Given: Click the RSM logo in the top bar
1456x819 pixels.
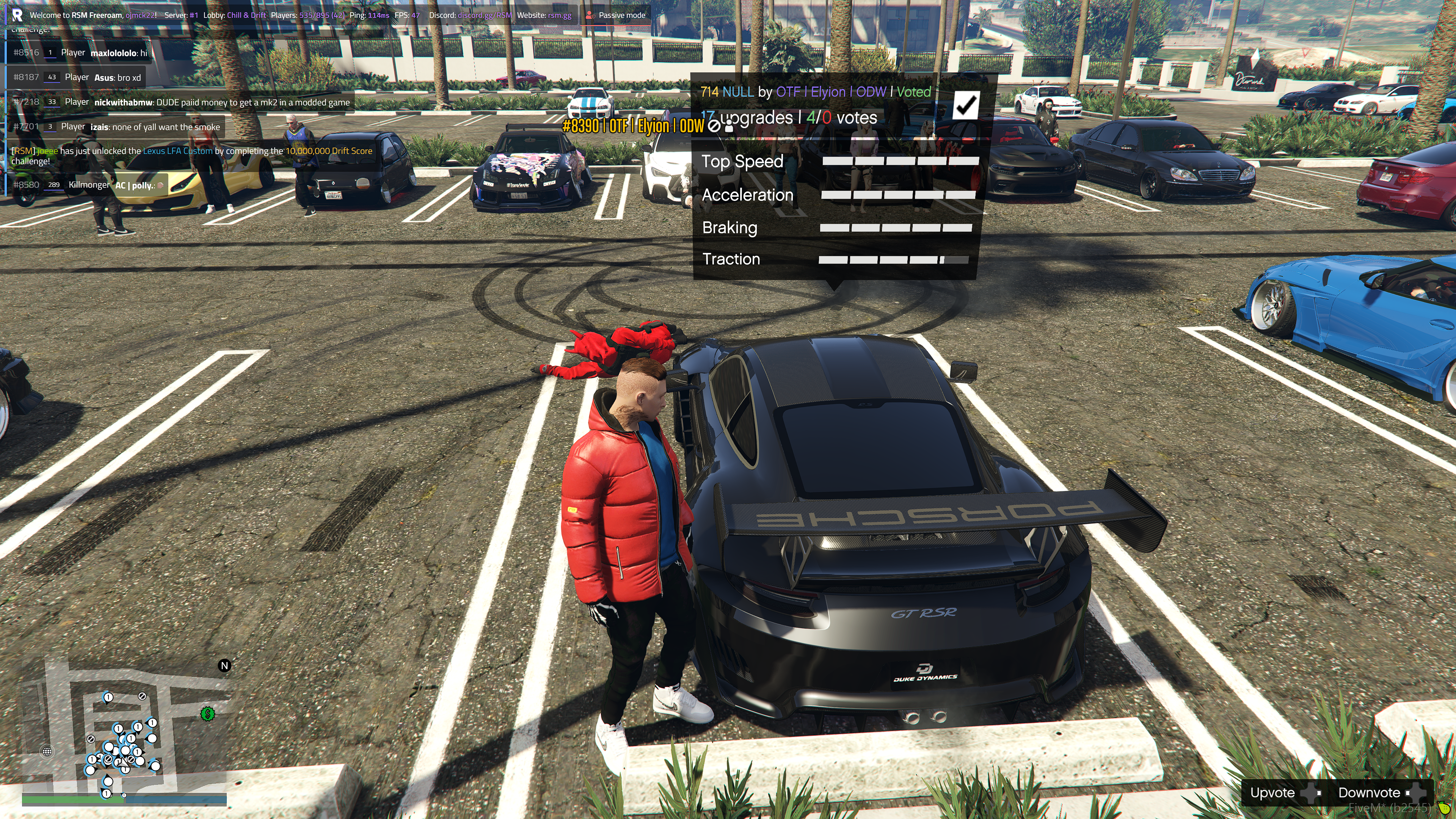Looking at the screenshot, I should (x=17, y=15).
